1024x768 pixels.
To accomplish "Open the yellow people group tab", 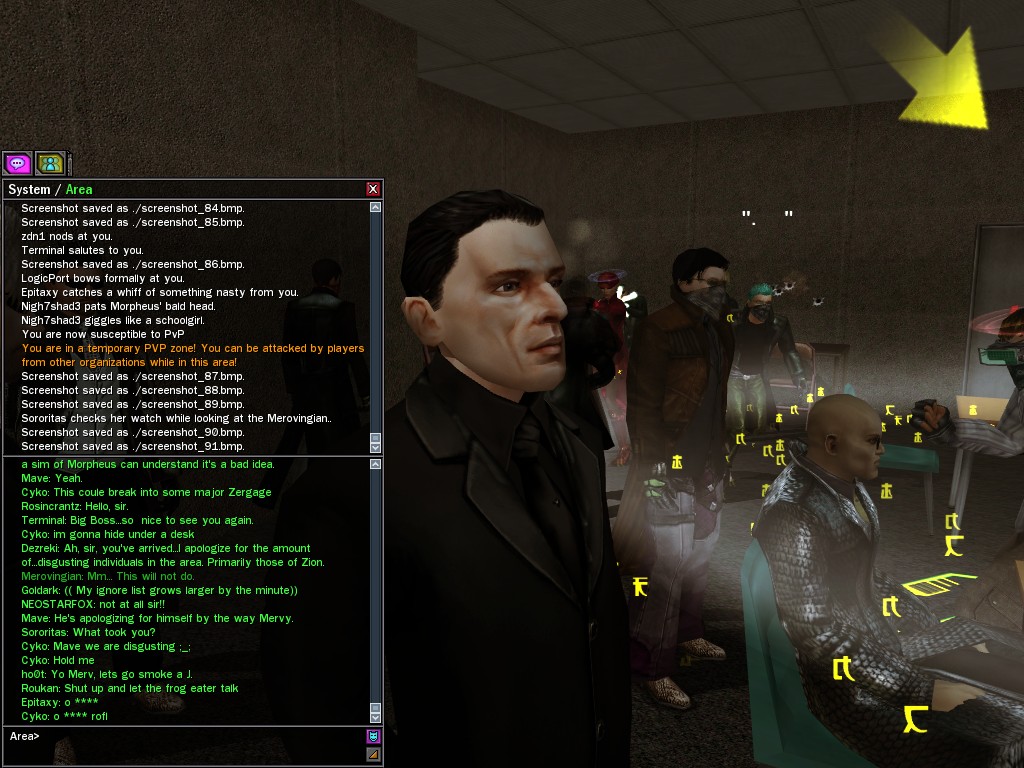I will pyautogui.click(x=50, y=163).
